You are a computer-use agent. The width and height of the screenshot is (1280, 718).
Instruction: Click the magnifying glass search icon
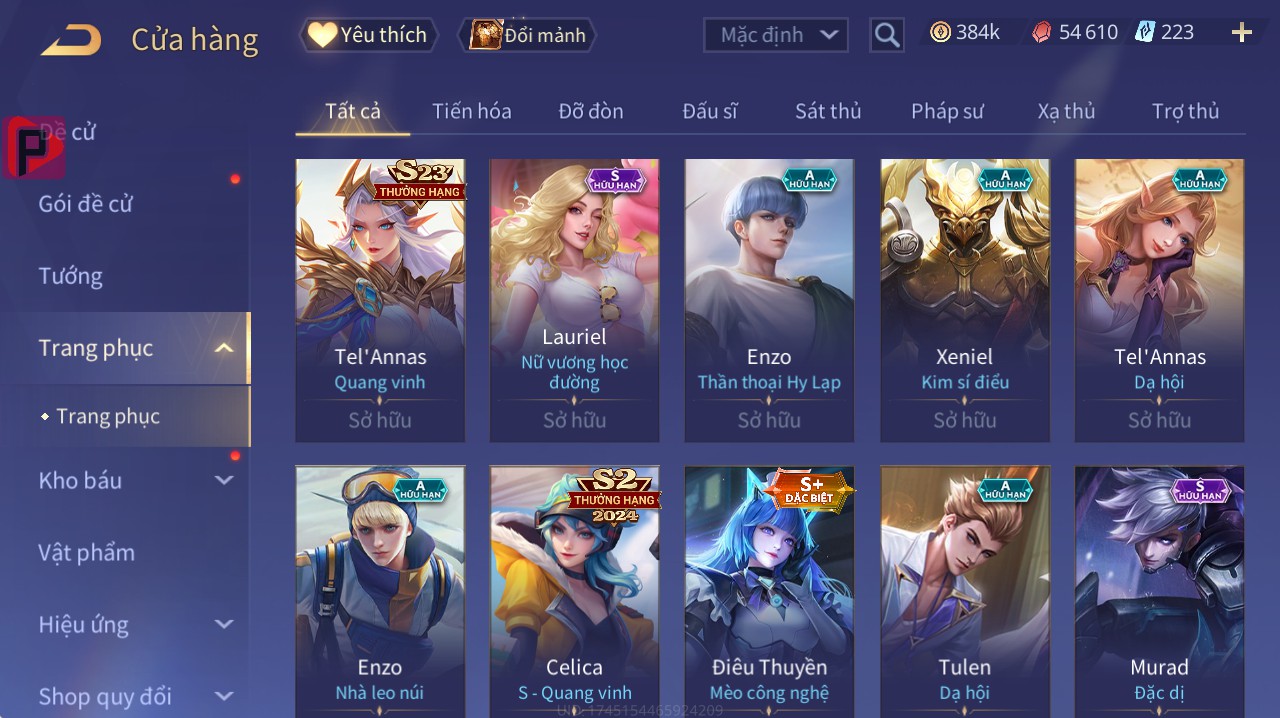[x=886, y=35]
